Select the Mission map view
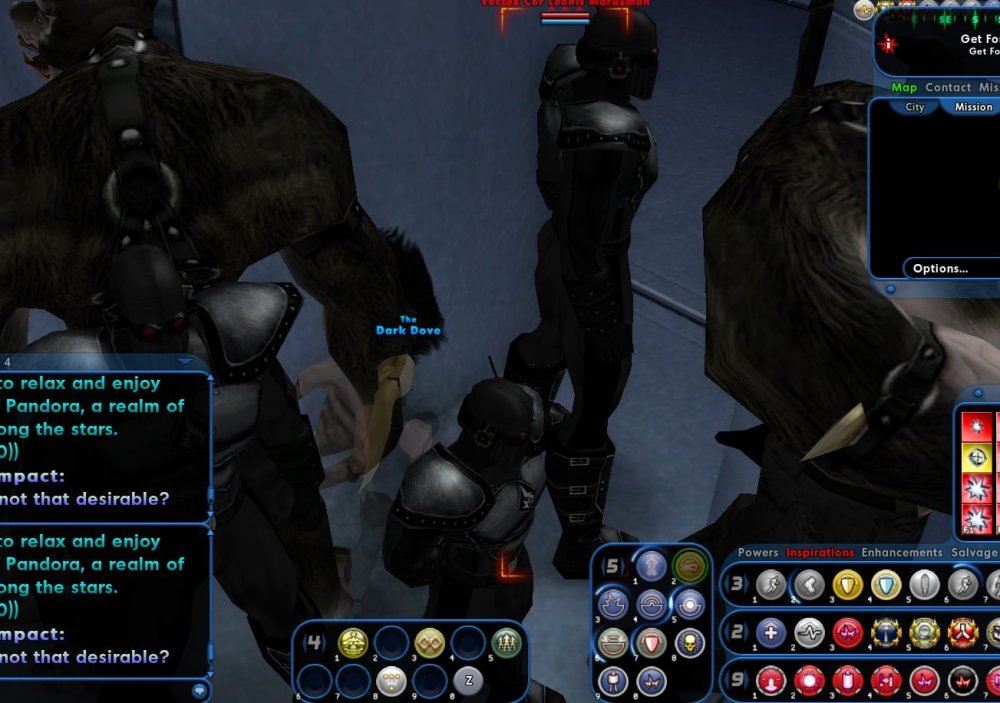The image size is (1000, 703). coord(973,107)
